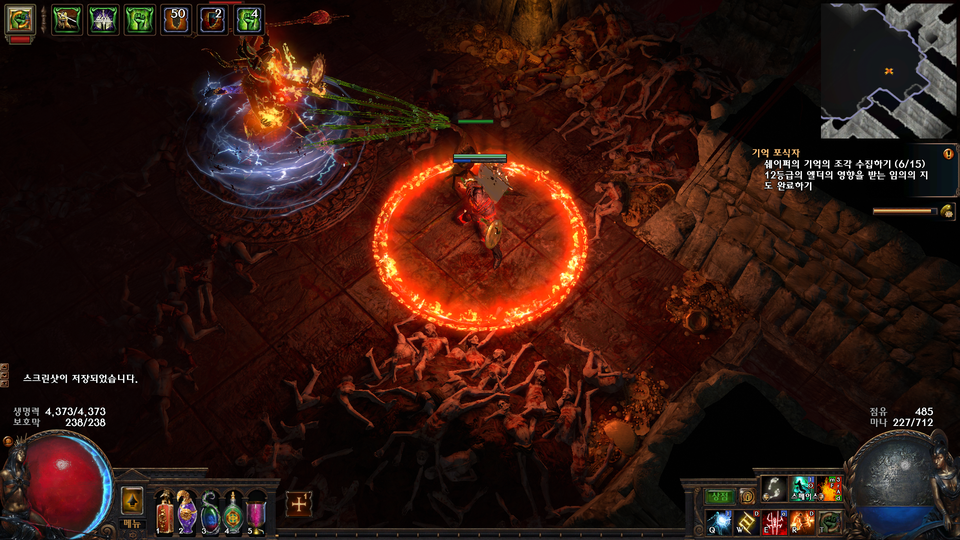Viewport: 960px width, 540px height.
Task: Activate the blue lightning orb skill on Q
Action: coord(720,521)
